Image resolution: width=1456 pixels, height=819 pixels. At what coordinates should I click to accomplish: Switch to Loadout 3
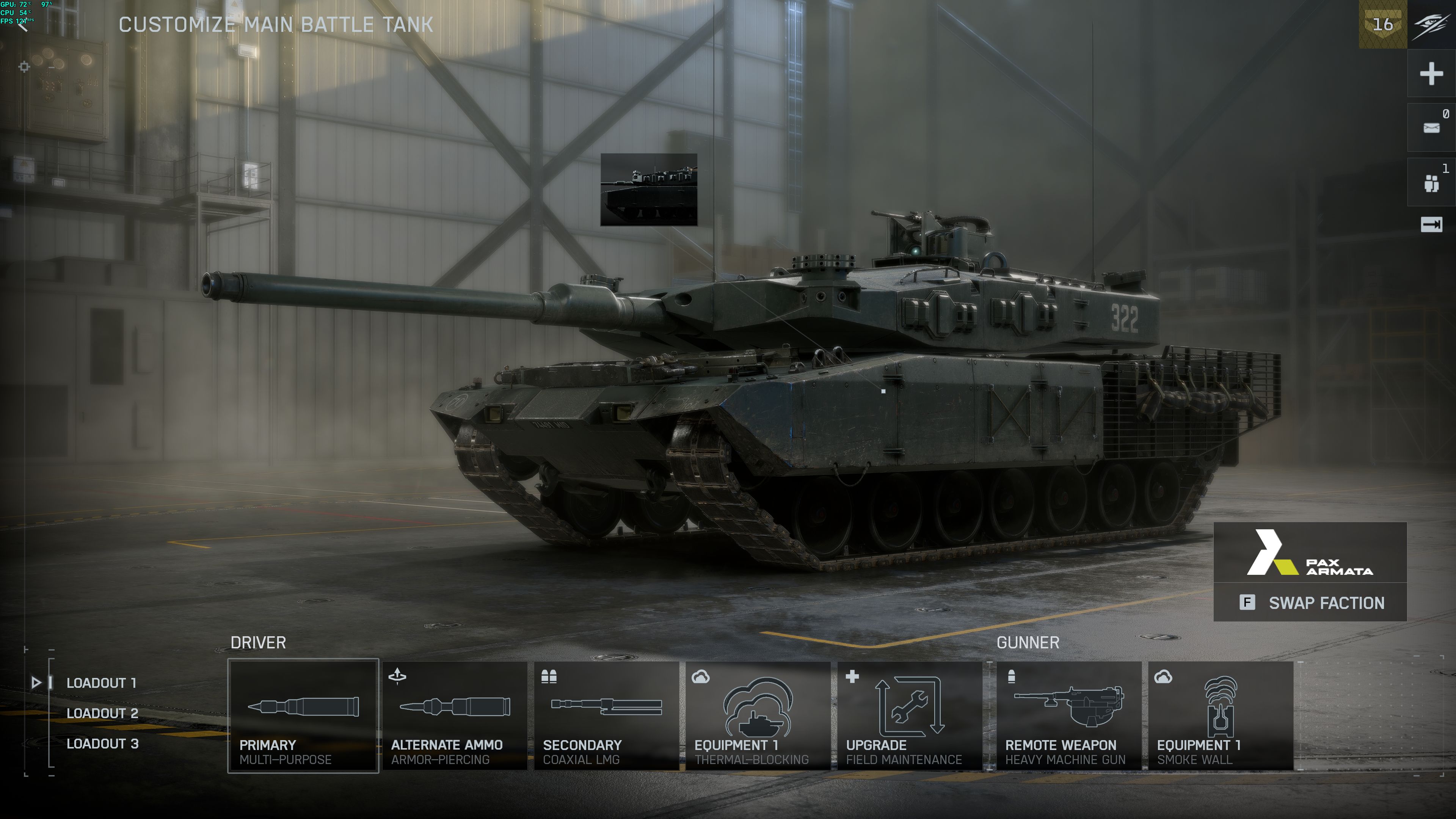tap(102, 744)
